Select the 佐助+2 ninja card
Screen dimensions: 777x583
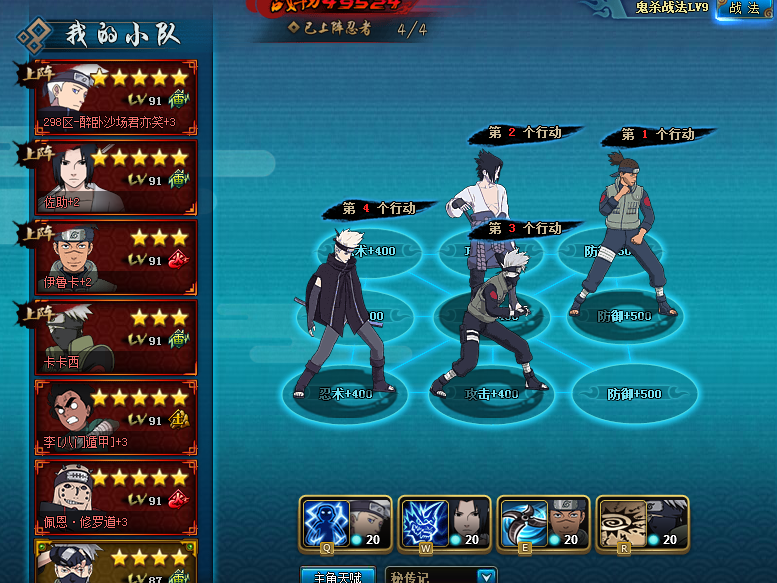(x=115, y=176)
